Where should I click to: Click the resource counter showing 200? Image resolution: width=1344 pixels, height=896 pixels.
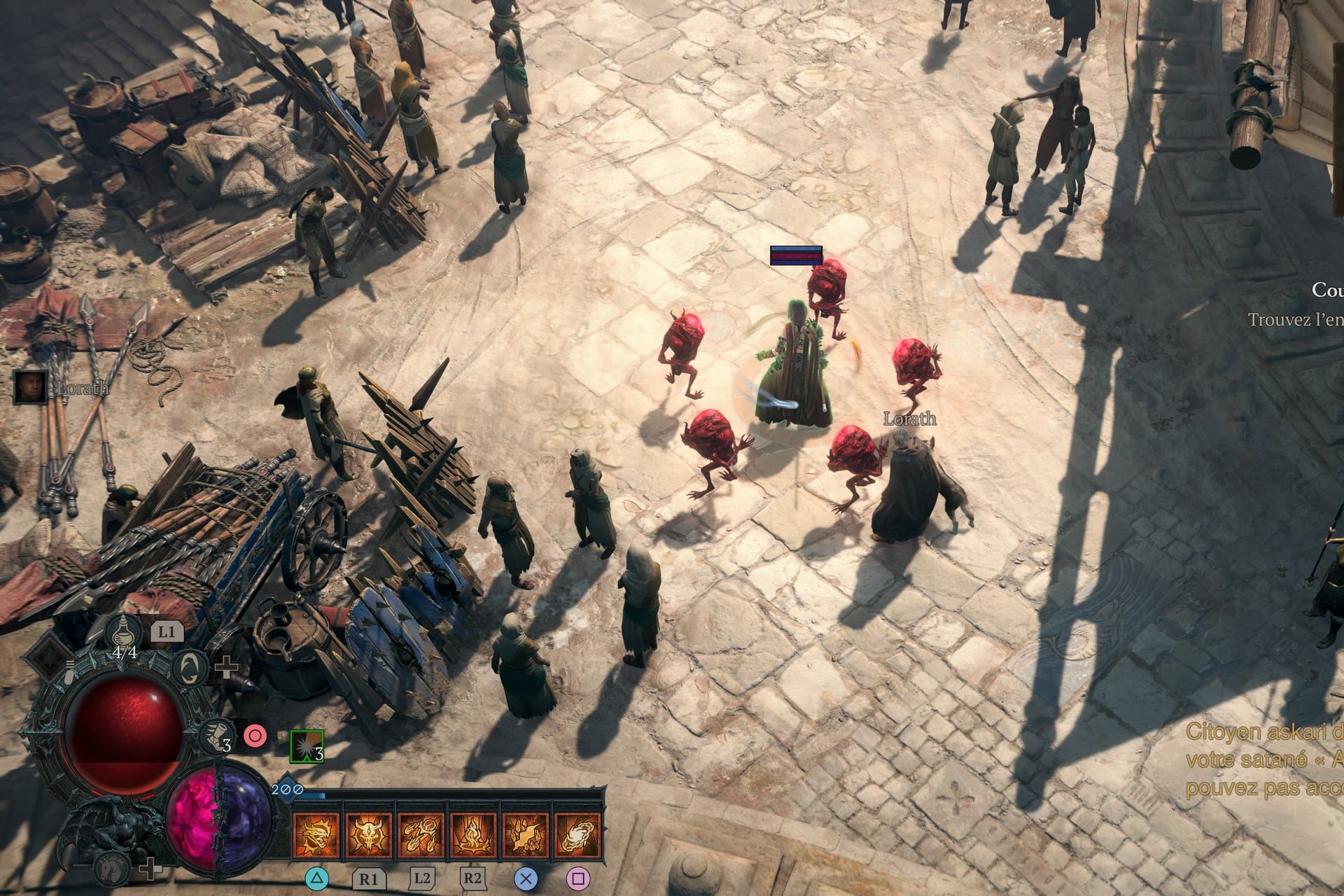click(287, 789)
